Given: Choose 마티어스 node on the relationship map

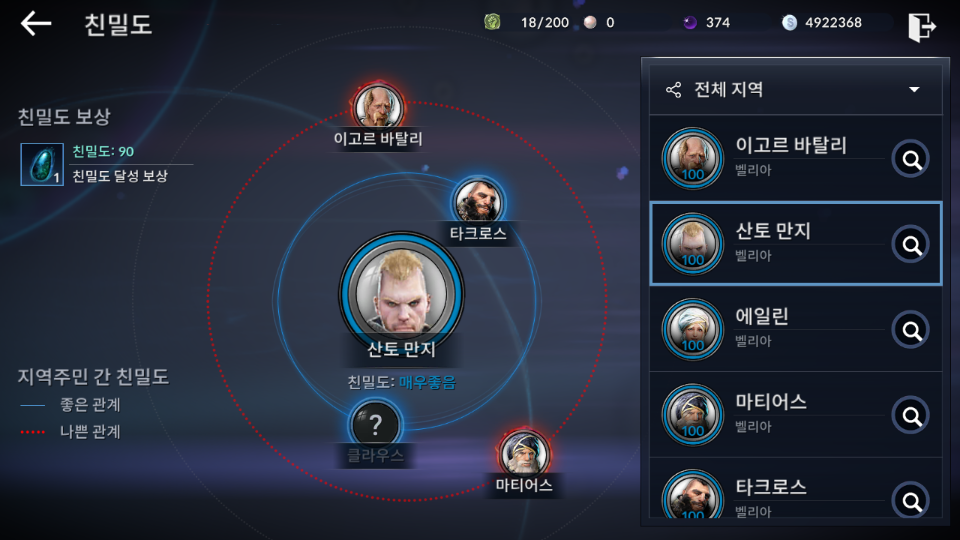Looking at the screenshot, I should click(x=524, y=453).
